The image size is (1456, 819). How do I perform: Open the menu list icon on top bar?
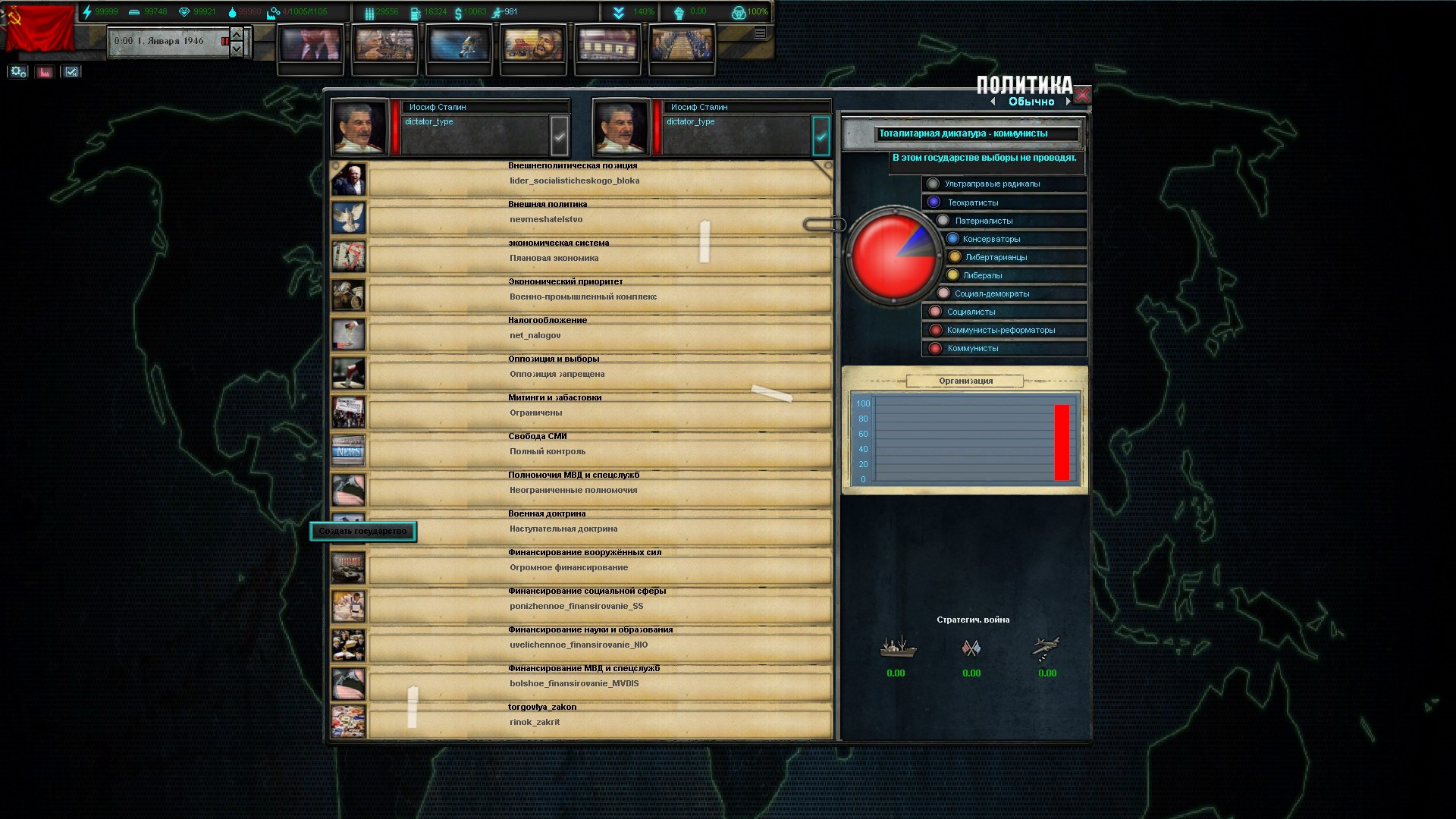tap(760, 33)
